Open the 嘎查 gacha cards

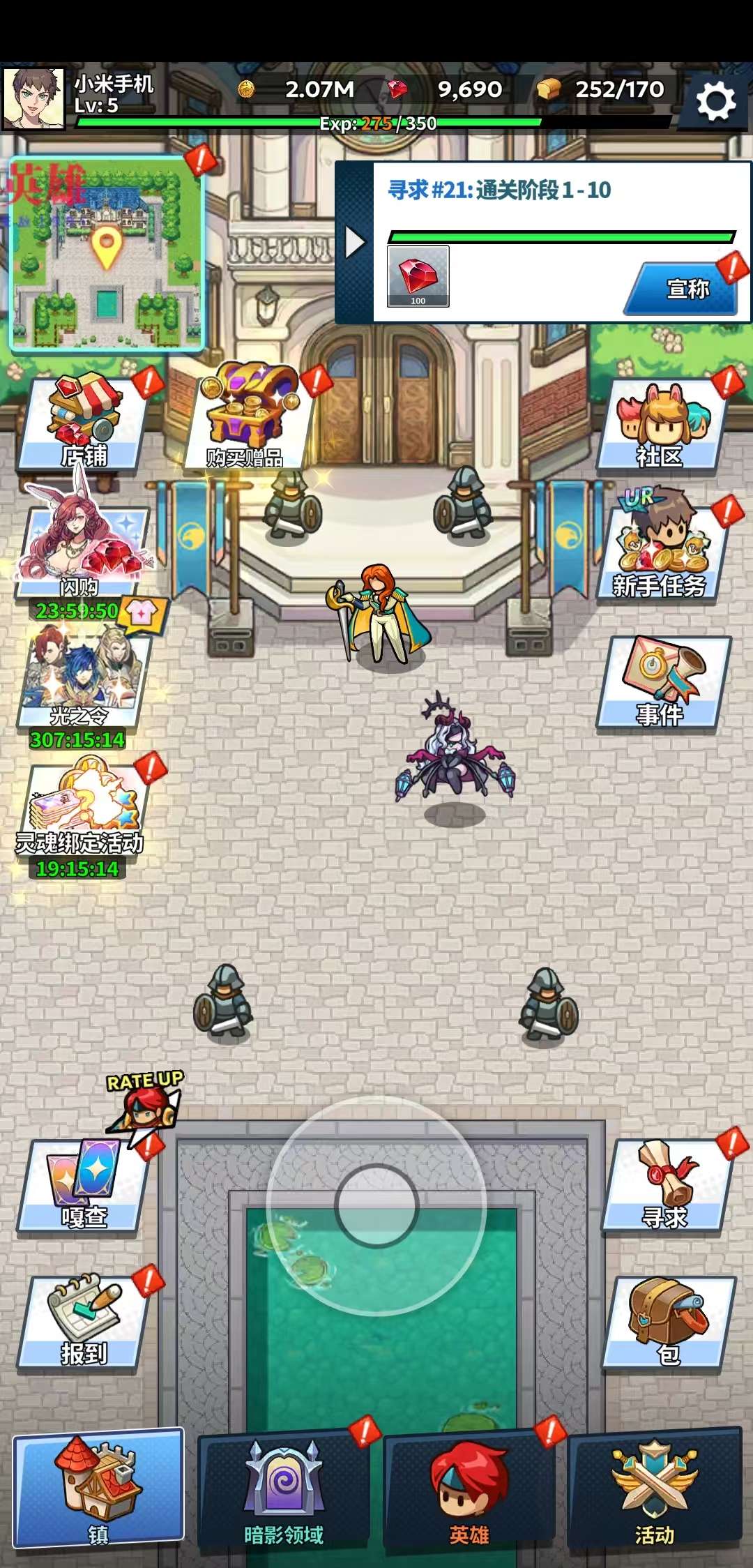pyautogui.click(x=84, y=1186)
